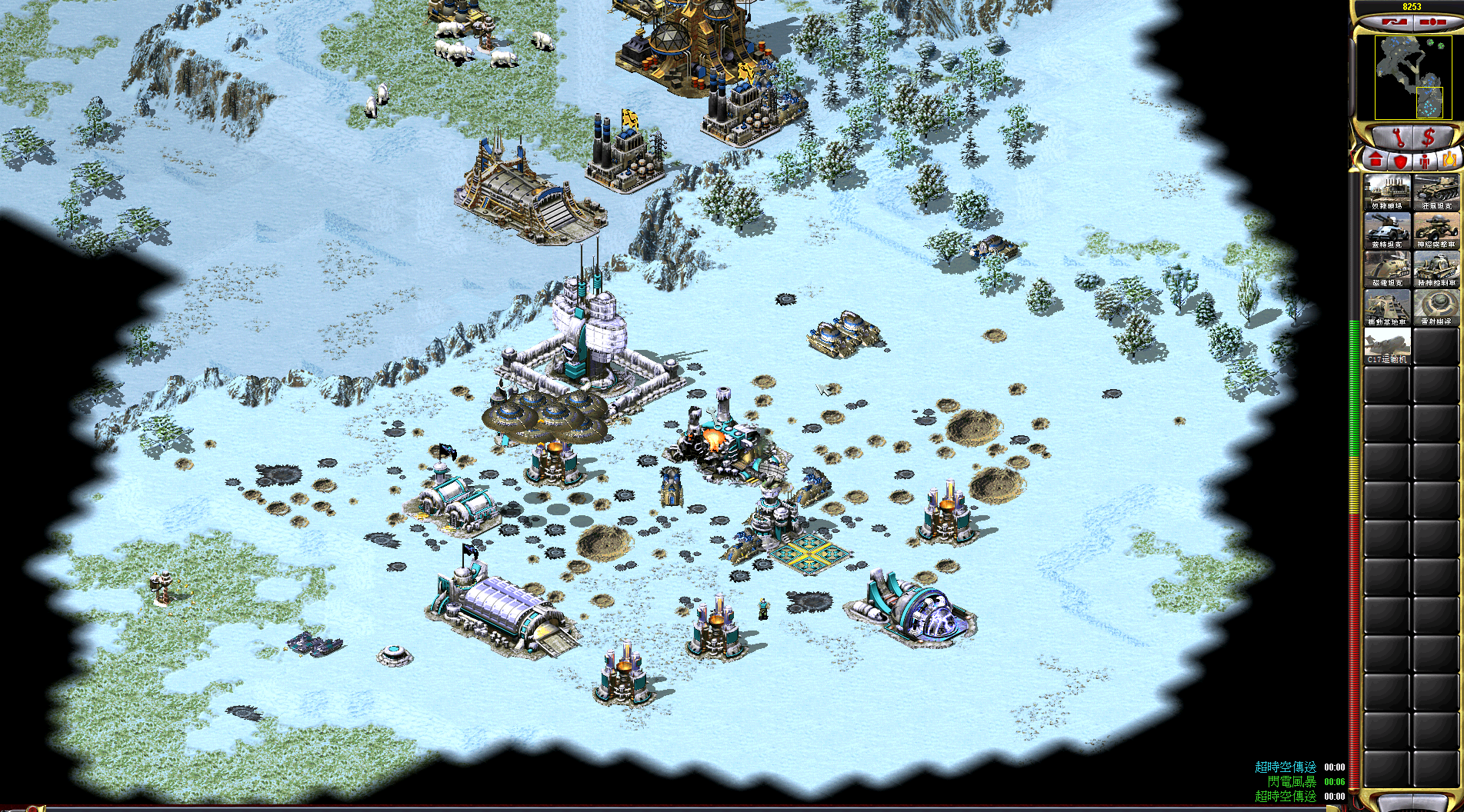This screenshot has height=812, width=1464.
Task: Queue a Floating Disc (雷射幽浮)
Action: point(1436,308)
